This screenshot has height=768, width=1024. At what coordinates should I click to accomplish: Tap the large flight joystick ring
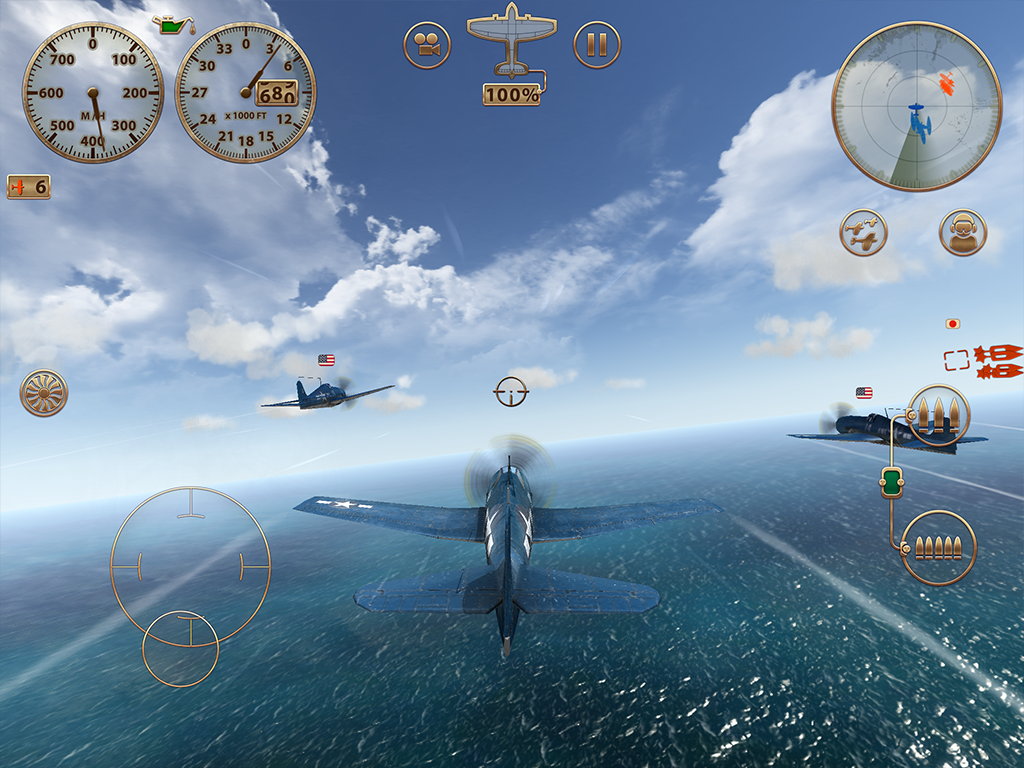click(190, 566)
